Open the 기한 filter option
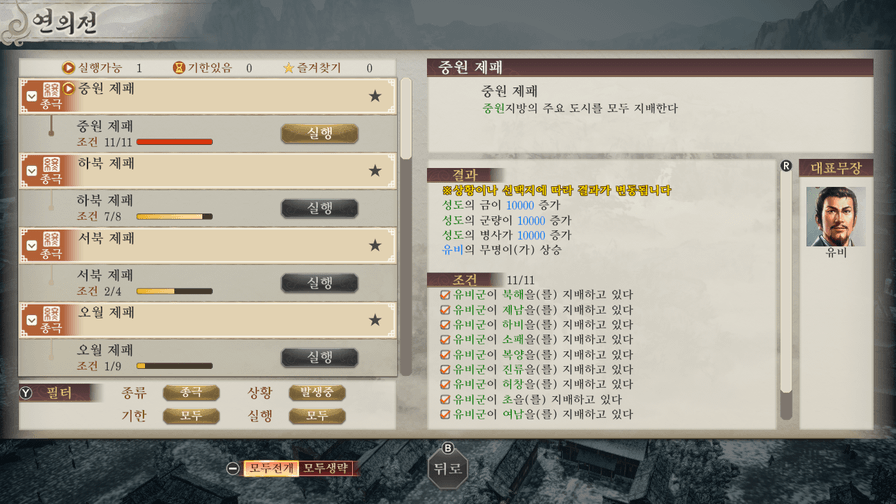 pyautogui.click(x=191, y=415)
